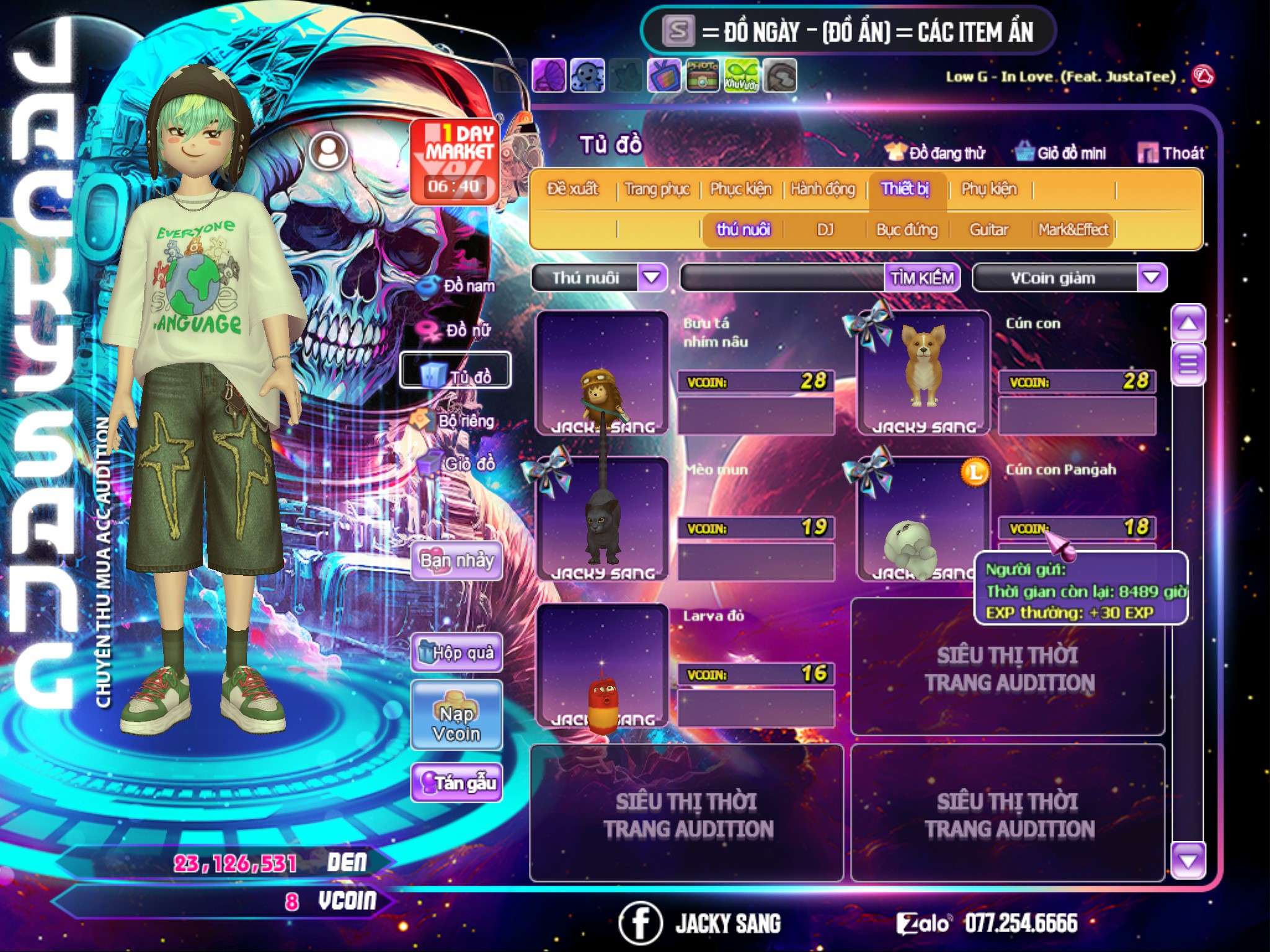This screenshot has height=952, width=1270.
Task: Select the Larva đỏ pet item
Action: pyautogui.click(x=602, y=666)
